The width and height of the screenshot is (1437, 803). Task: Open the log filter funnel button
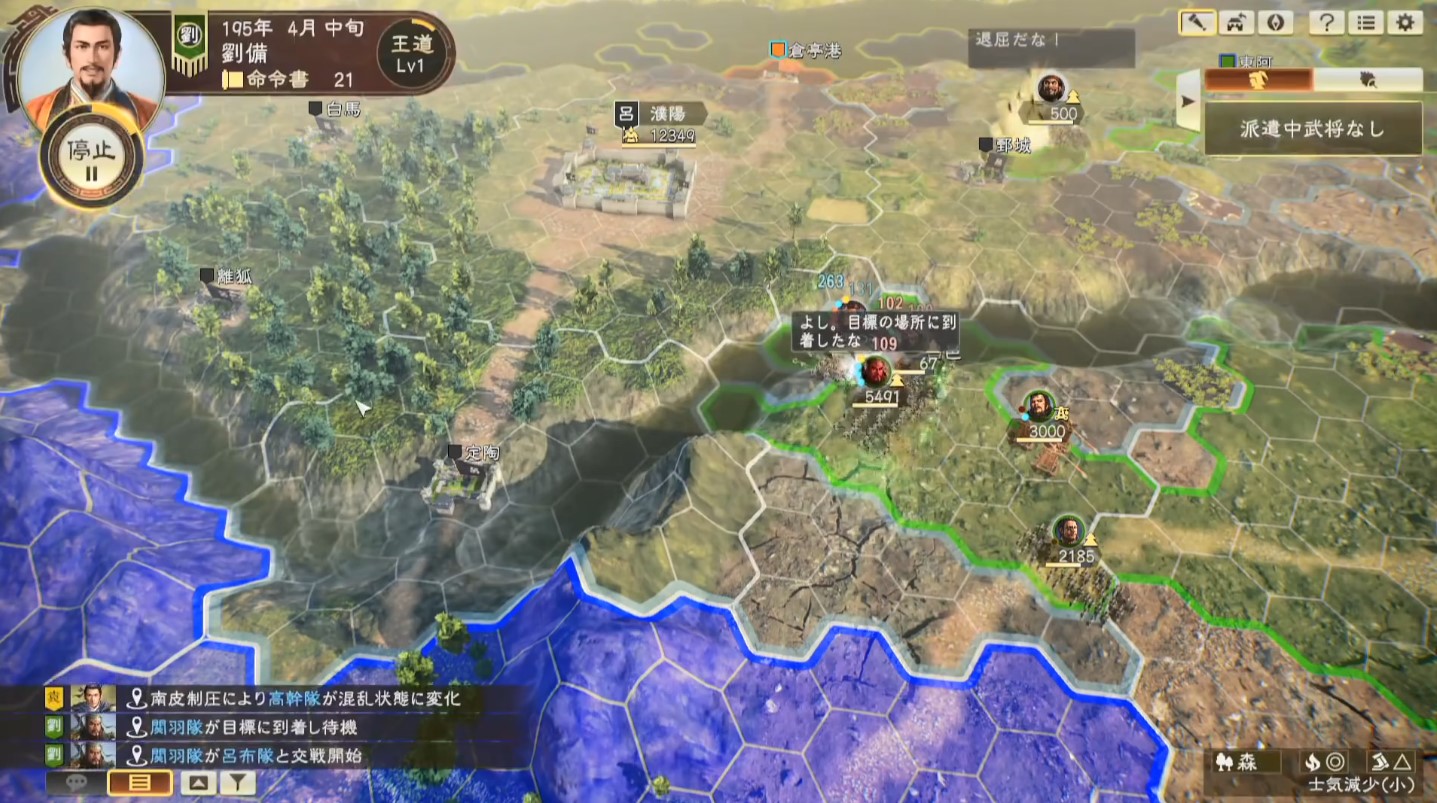[237, 783]
